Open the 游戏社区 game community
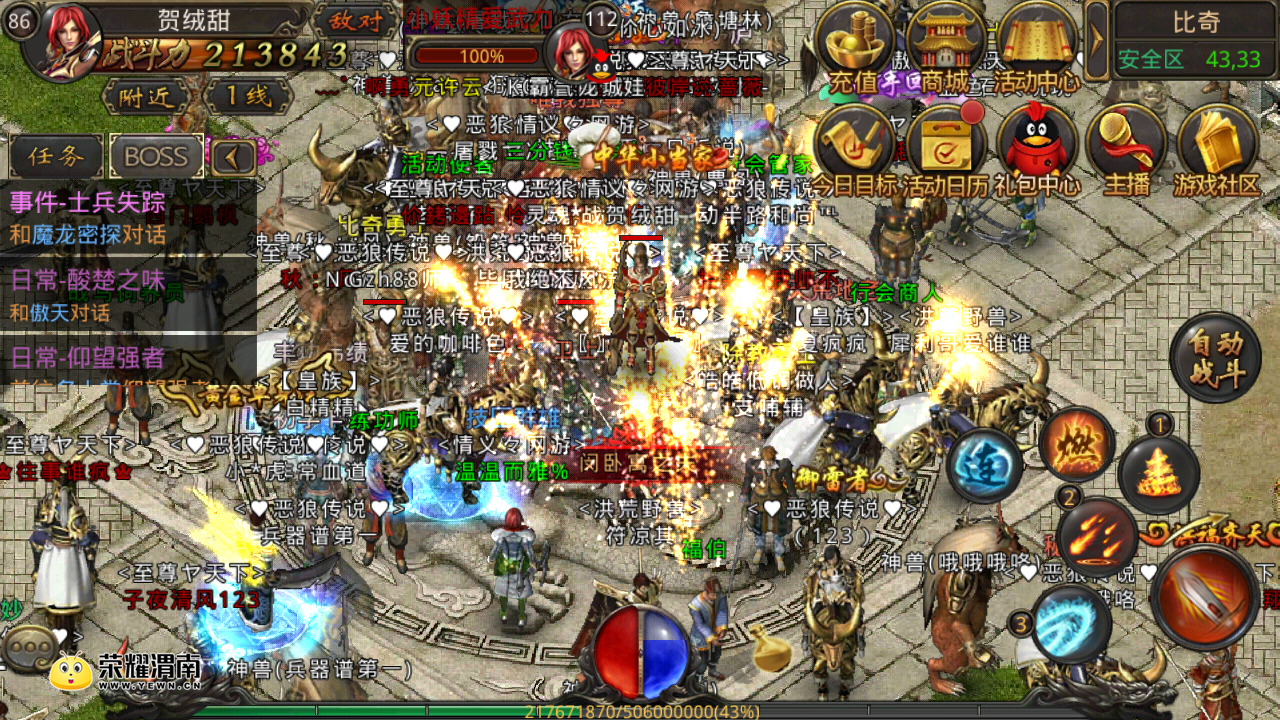The height and width of the screenshot is (720, 1280). pos(1216,150)
